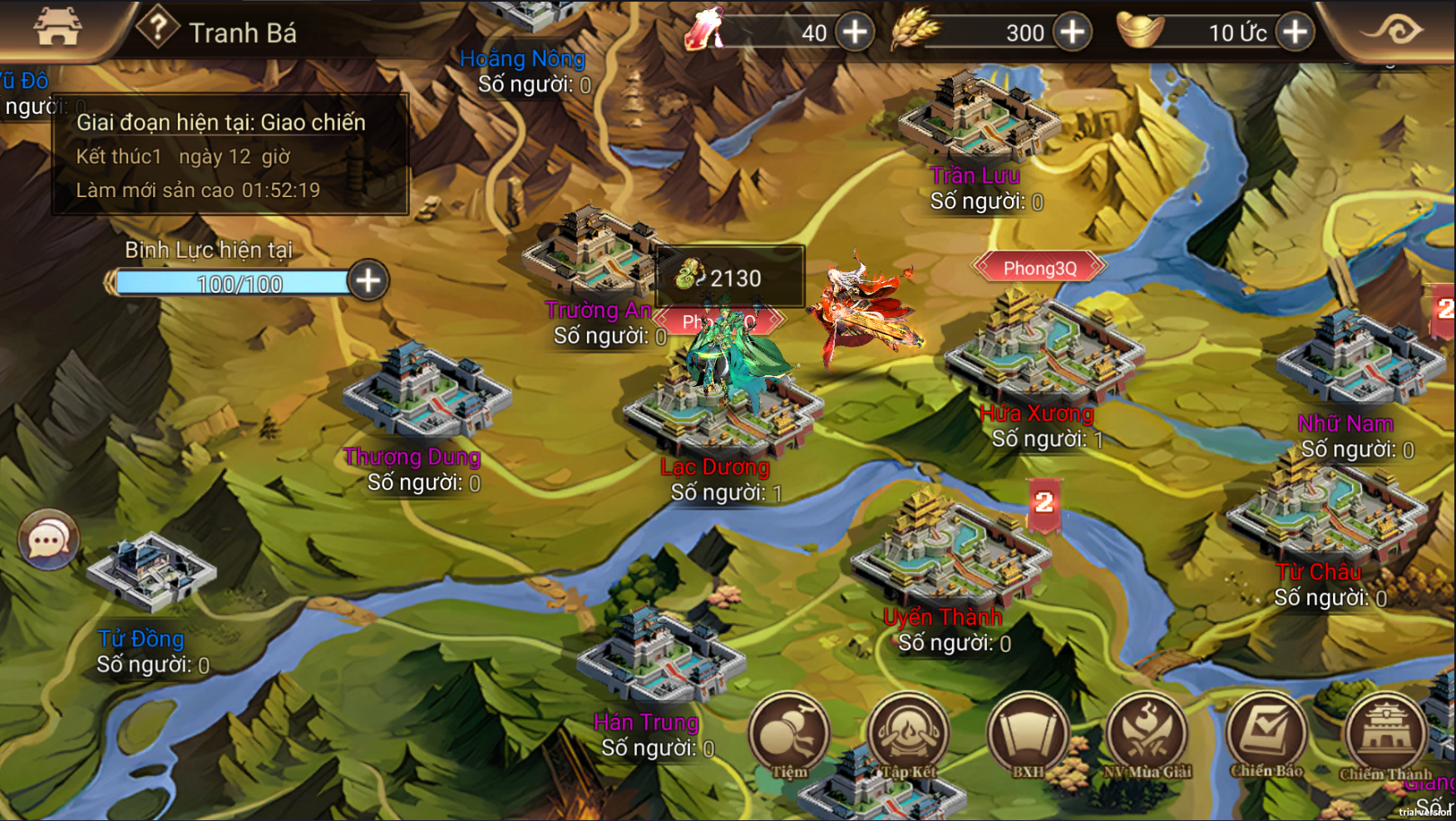Screen dimensions: 1456x821
Task: Open the chat bubble
Action: (x=48, y=541)
